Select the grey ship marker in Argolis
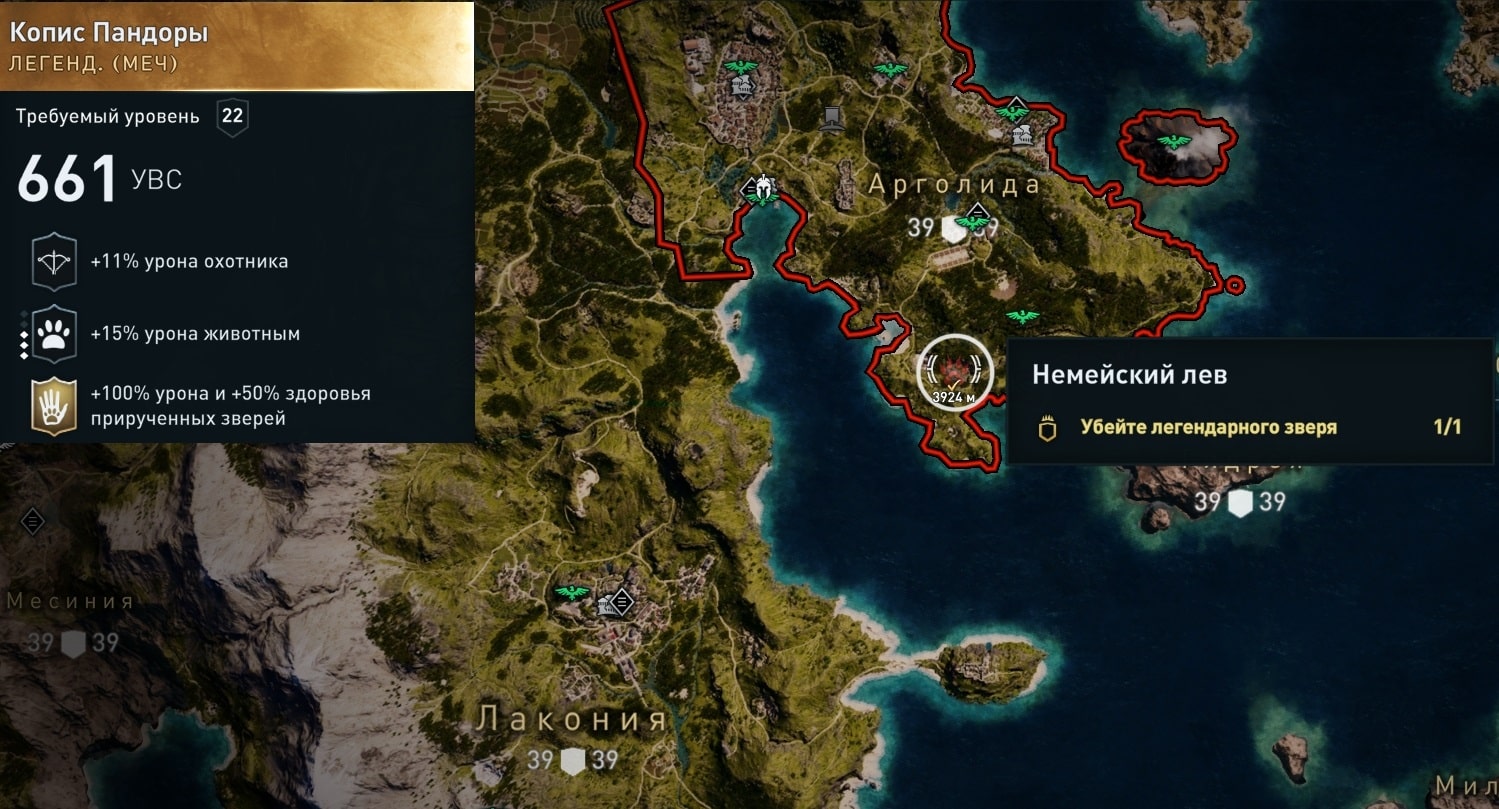Image resolution: width=1499 pixels, height=809 pixels. click(x=830, y=120)
